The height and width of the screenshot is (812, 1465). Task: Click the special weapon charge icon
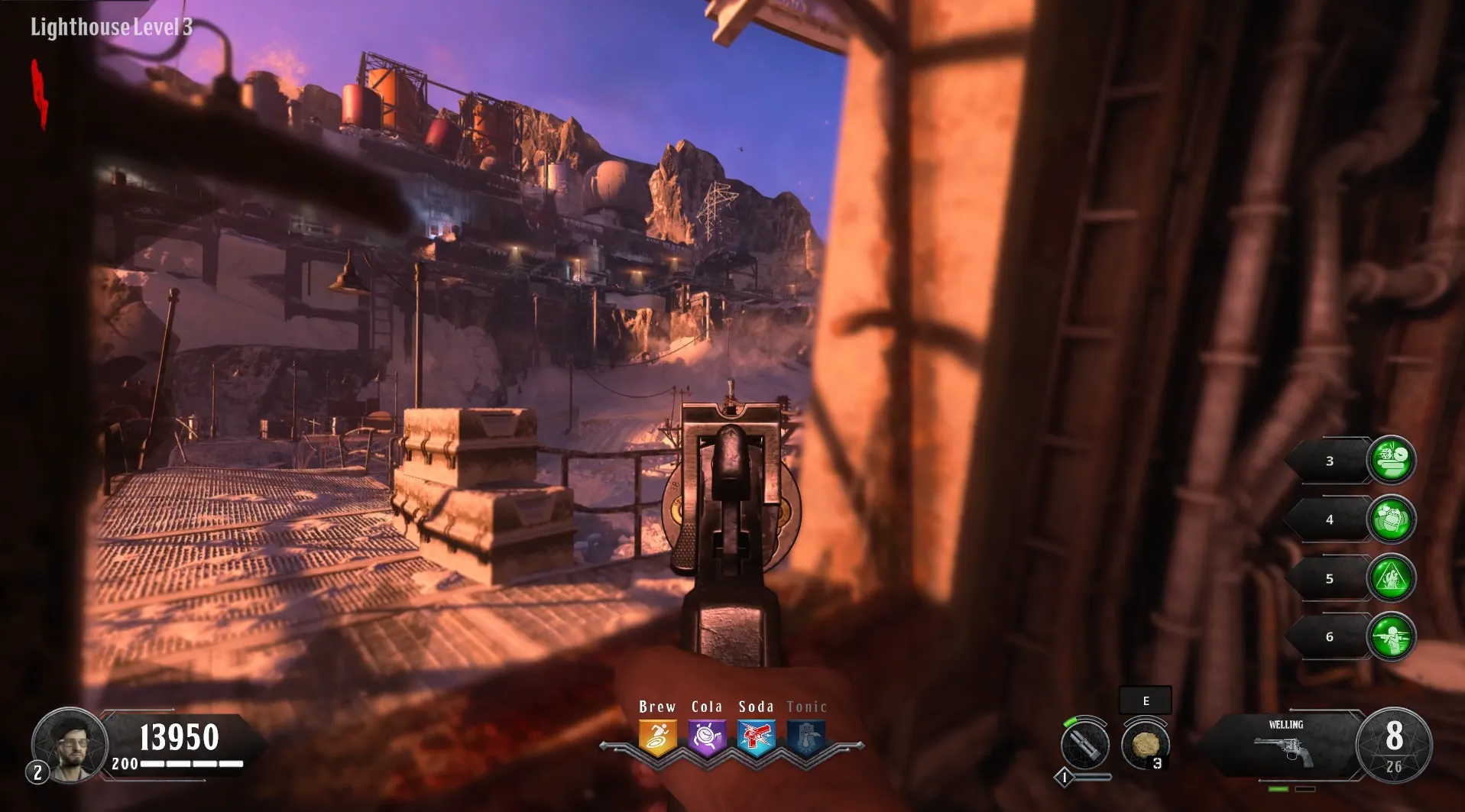[x=1084, y=745]
